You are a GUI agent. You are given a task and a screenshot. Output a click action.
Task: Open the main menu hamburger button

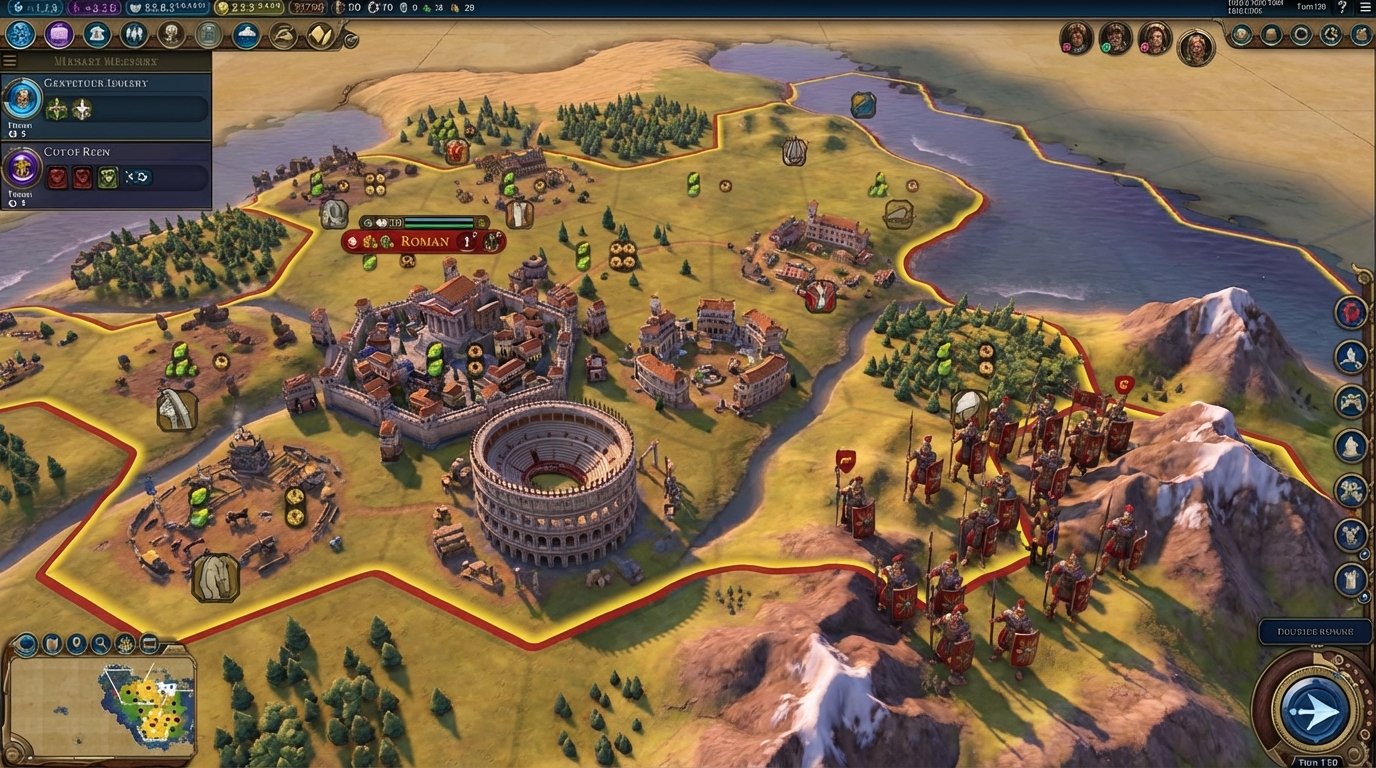click(x=1365, y=7)
